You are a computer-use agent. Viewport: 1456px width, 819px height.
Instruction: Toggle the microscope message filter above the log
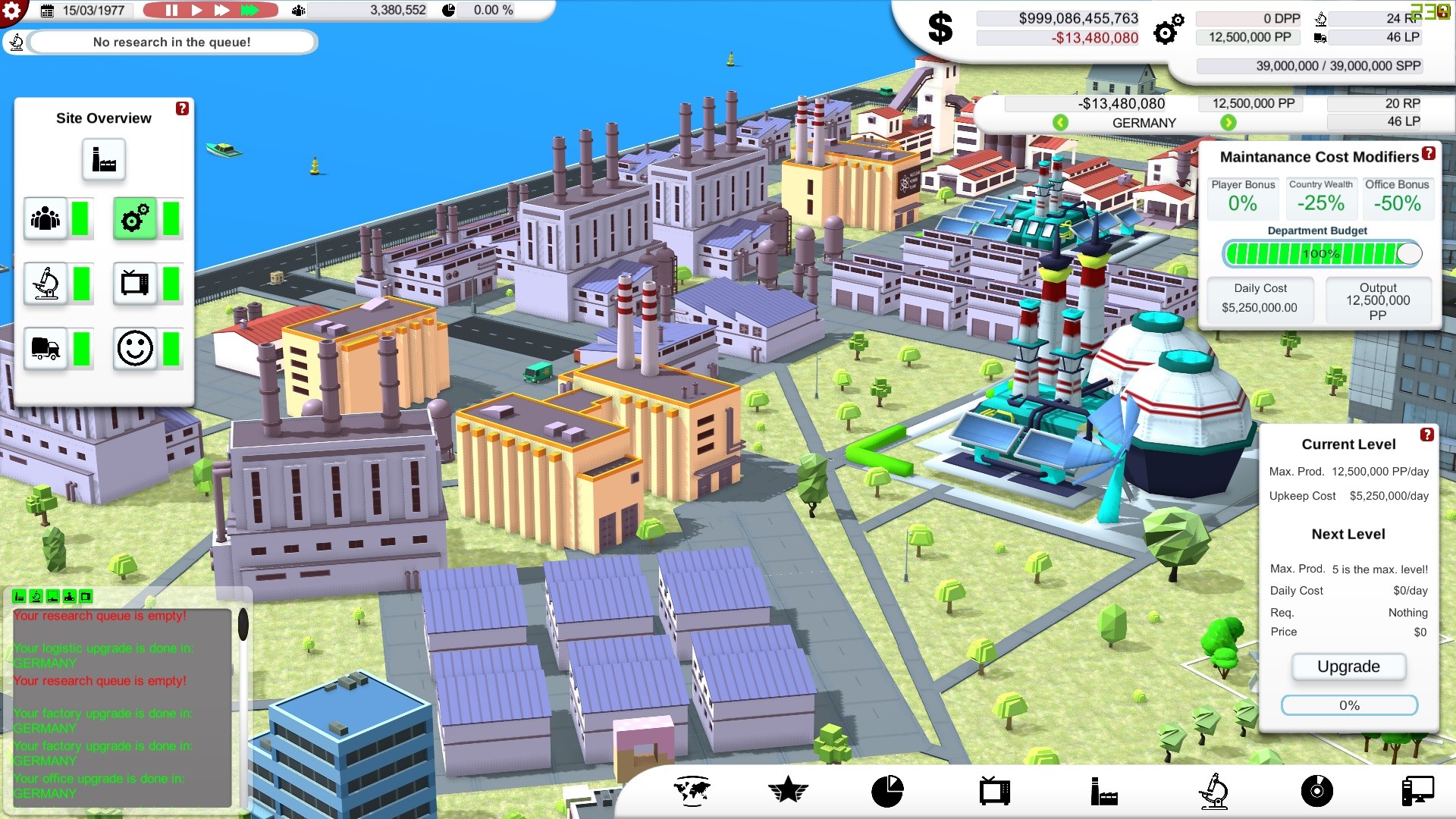click(36, 596)
